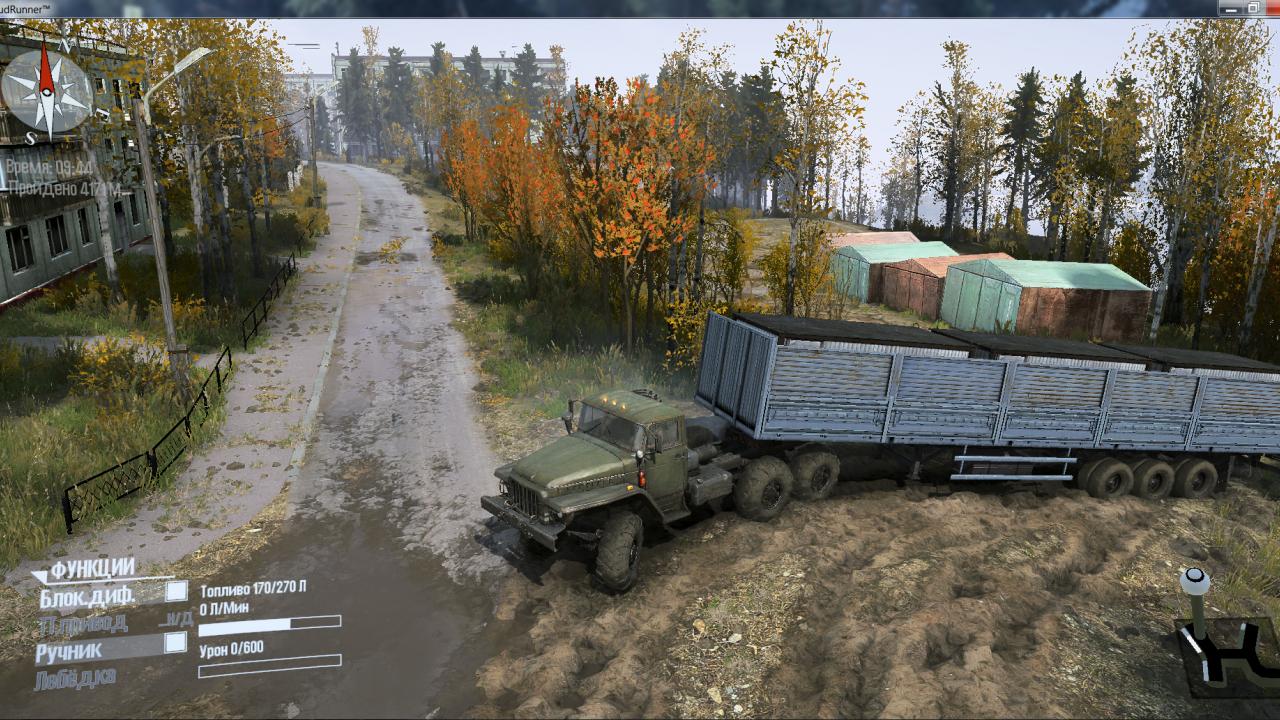Select the greyed-out Пл.привод all-wheel drive function

coord(83,624)
